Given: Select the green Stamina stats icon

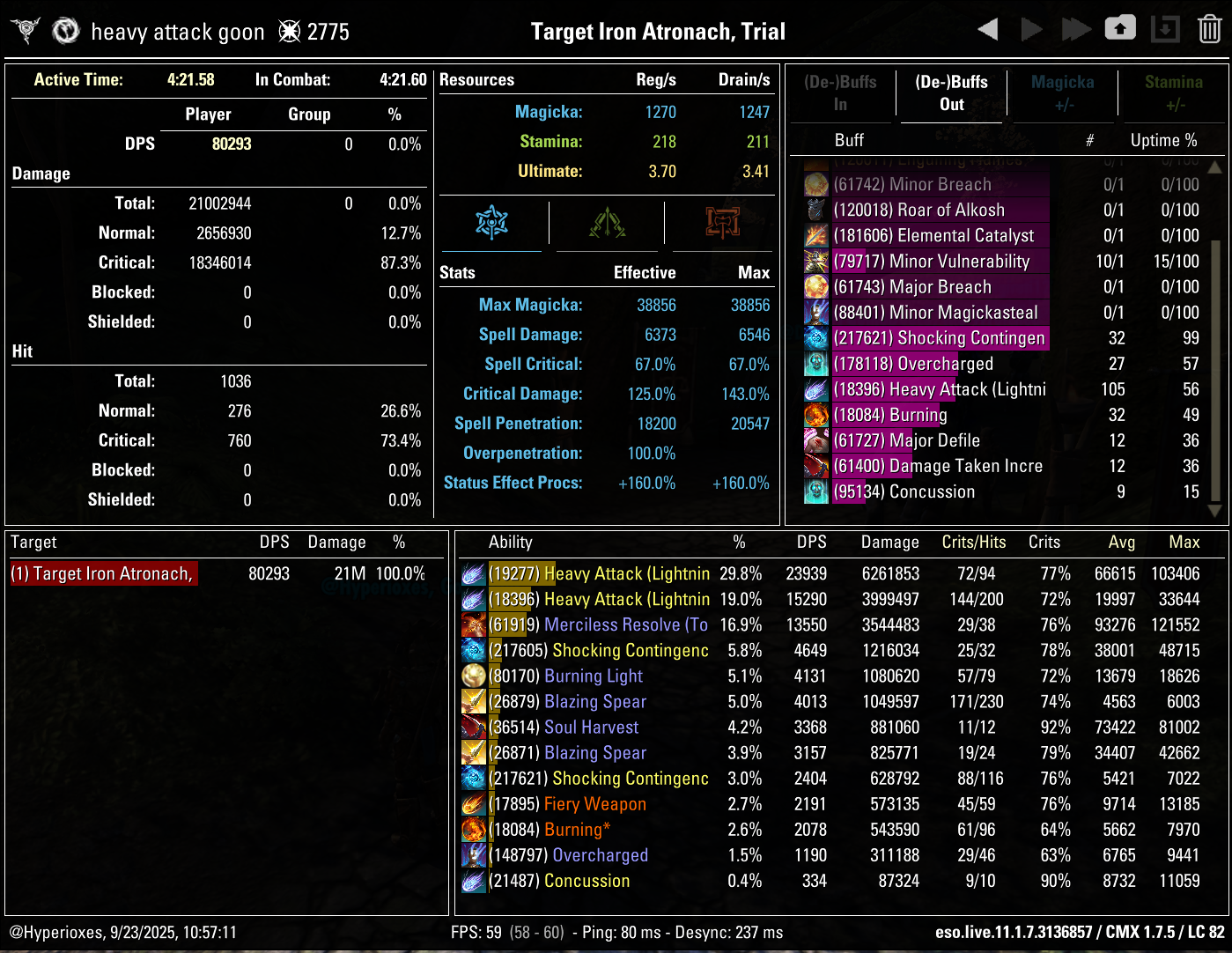Looking at the screenshot, I should 606,223.
